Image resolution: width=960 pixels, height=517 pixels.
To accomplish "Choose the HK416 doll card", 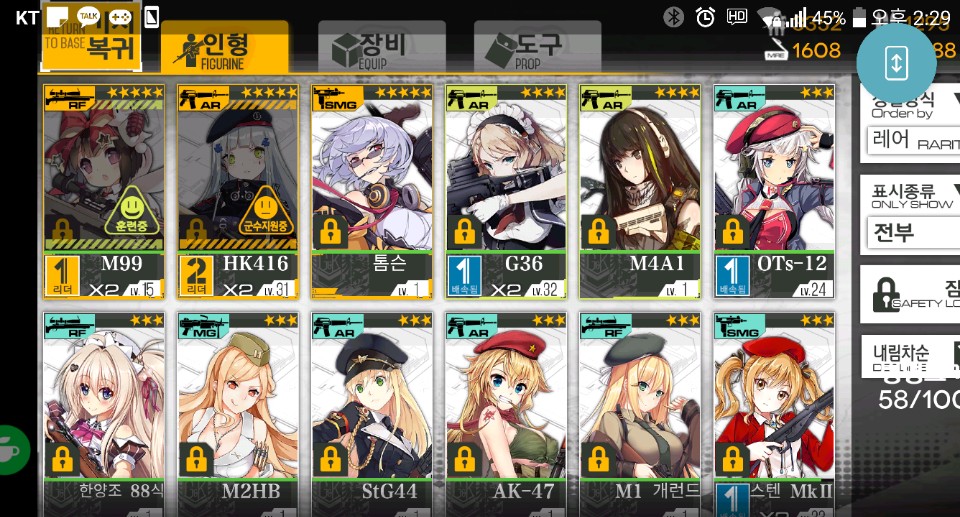I will click(x=237, y=190).
